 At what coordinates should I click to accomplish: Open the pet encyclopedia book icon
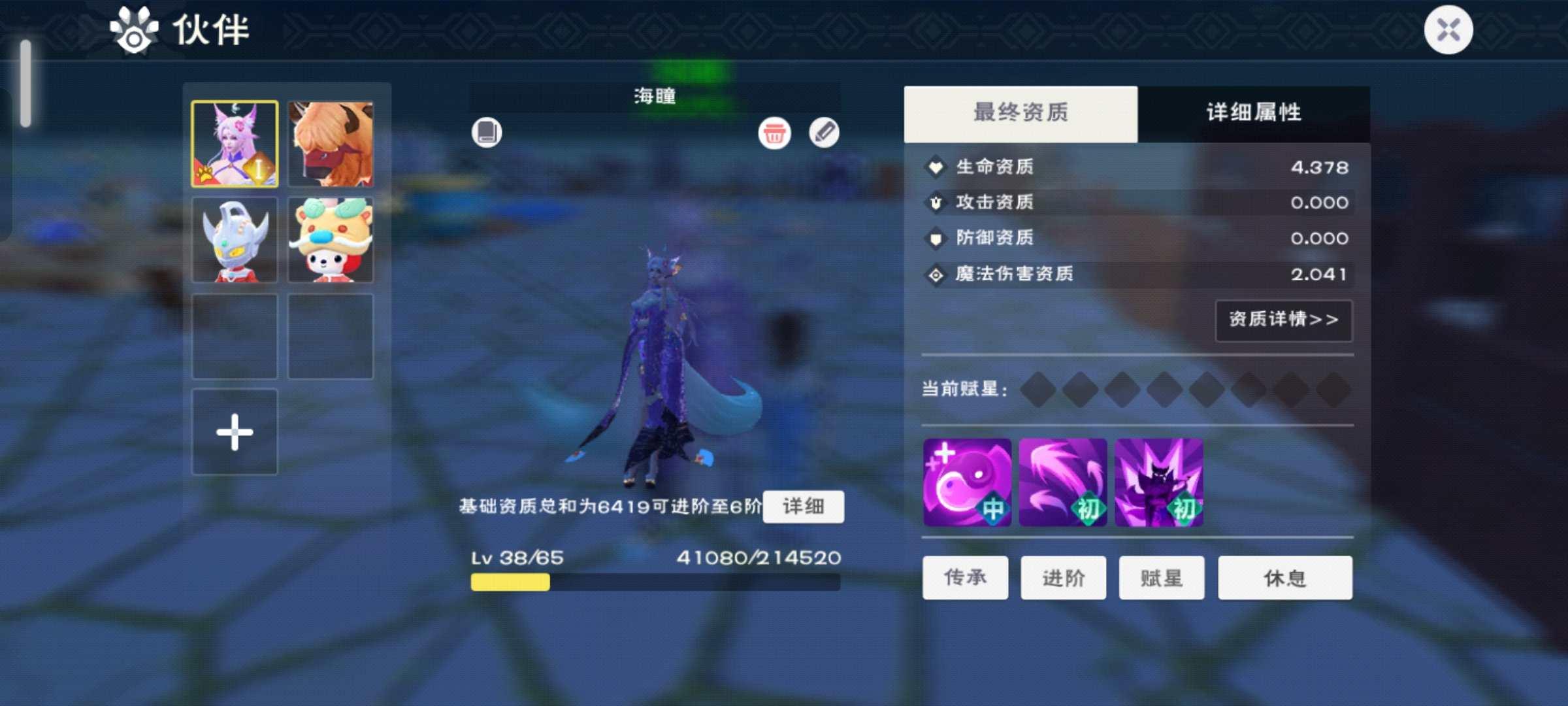(487, 133)
